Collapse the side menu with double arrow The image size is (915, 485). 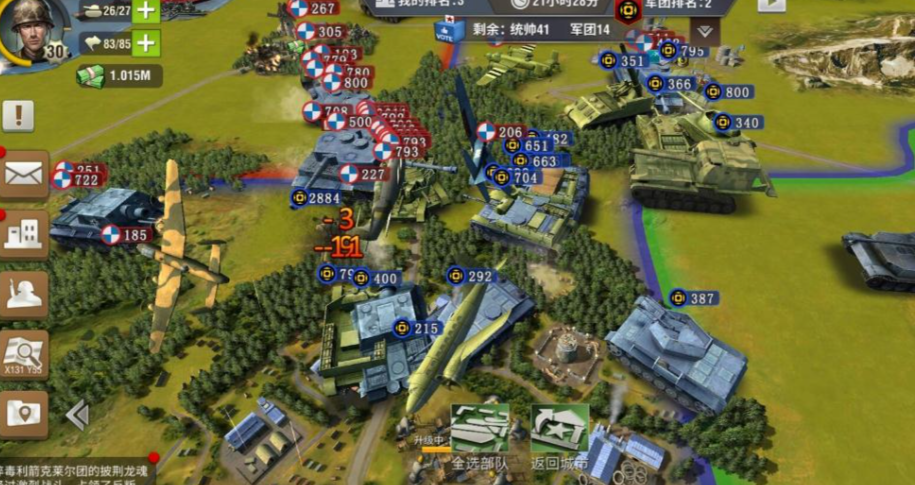pos(78,413)
